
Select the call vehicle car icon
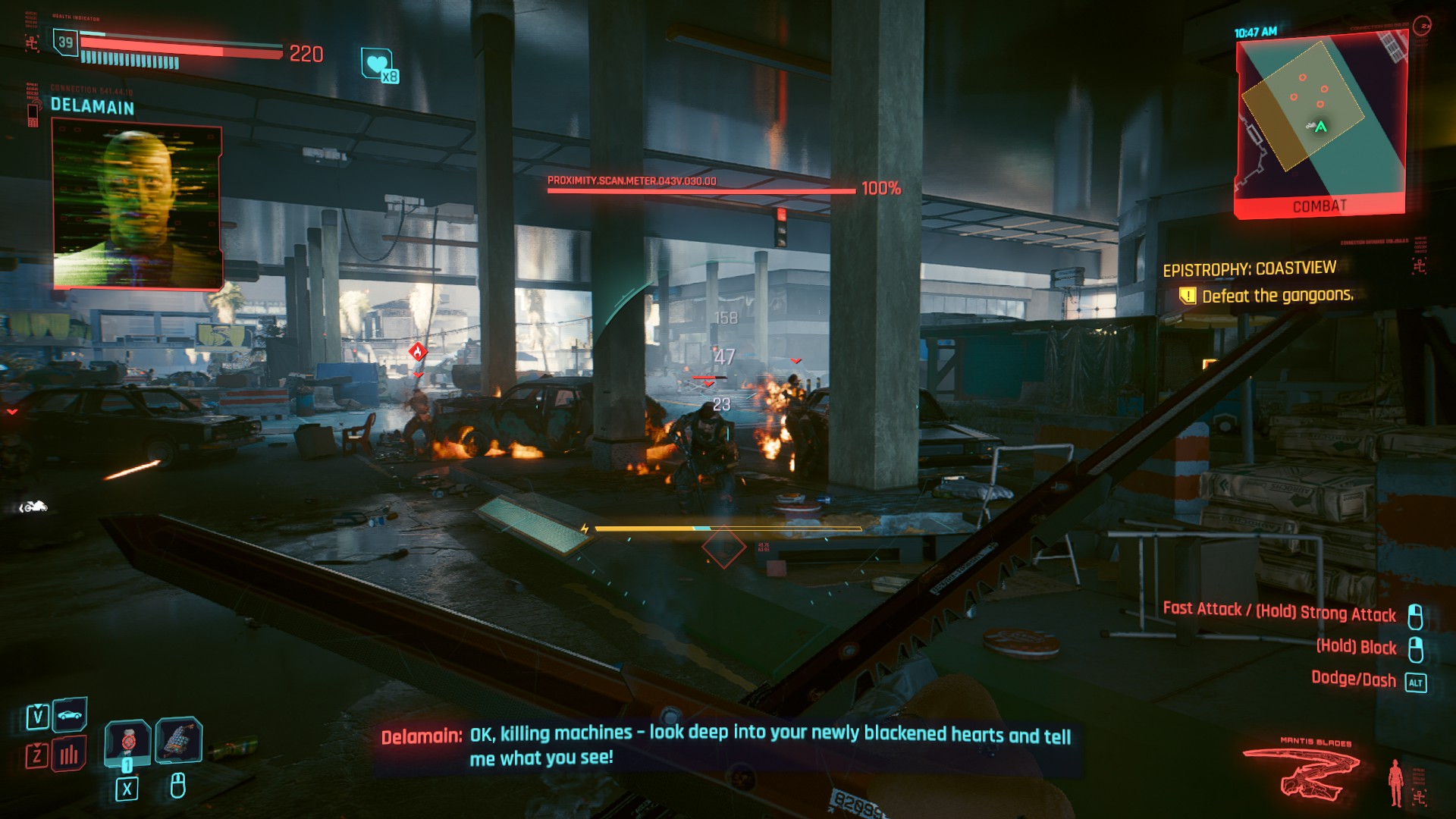[70, 715]
